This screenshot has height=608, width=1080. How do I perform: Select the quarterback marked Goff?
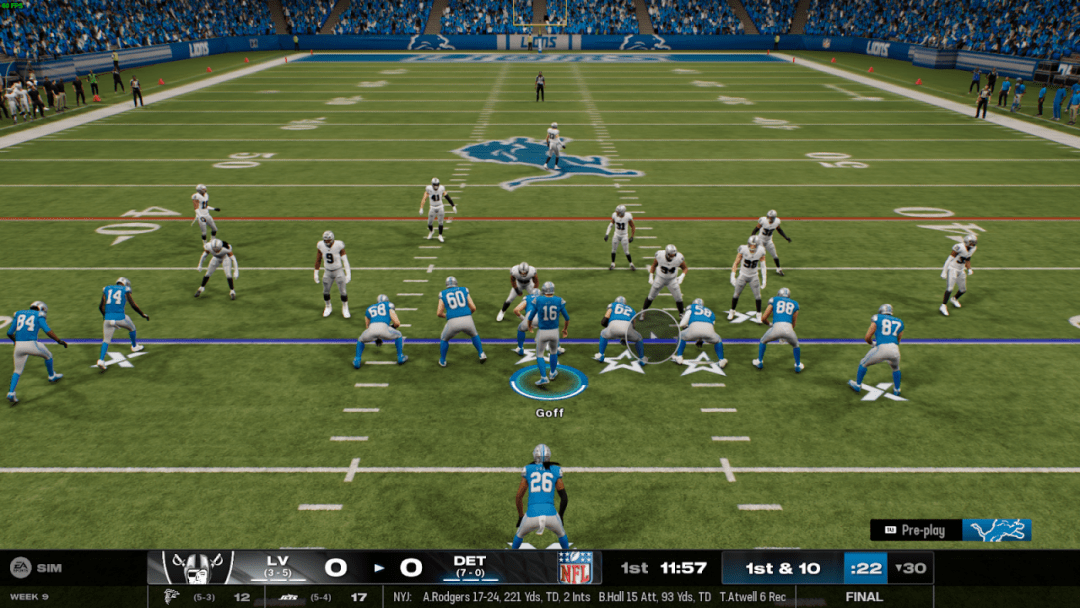point(548,333)
